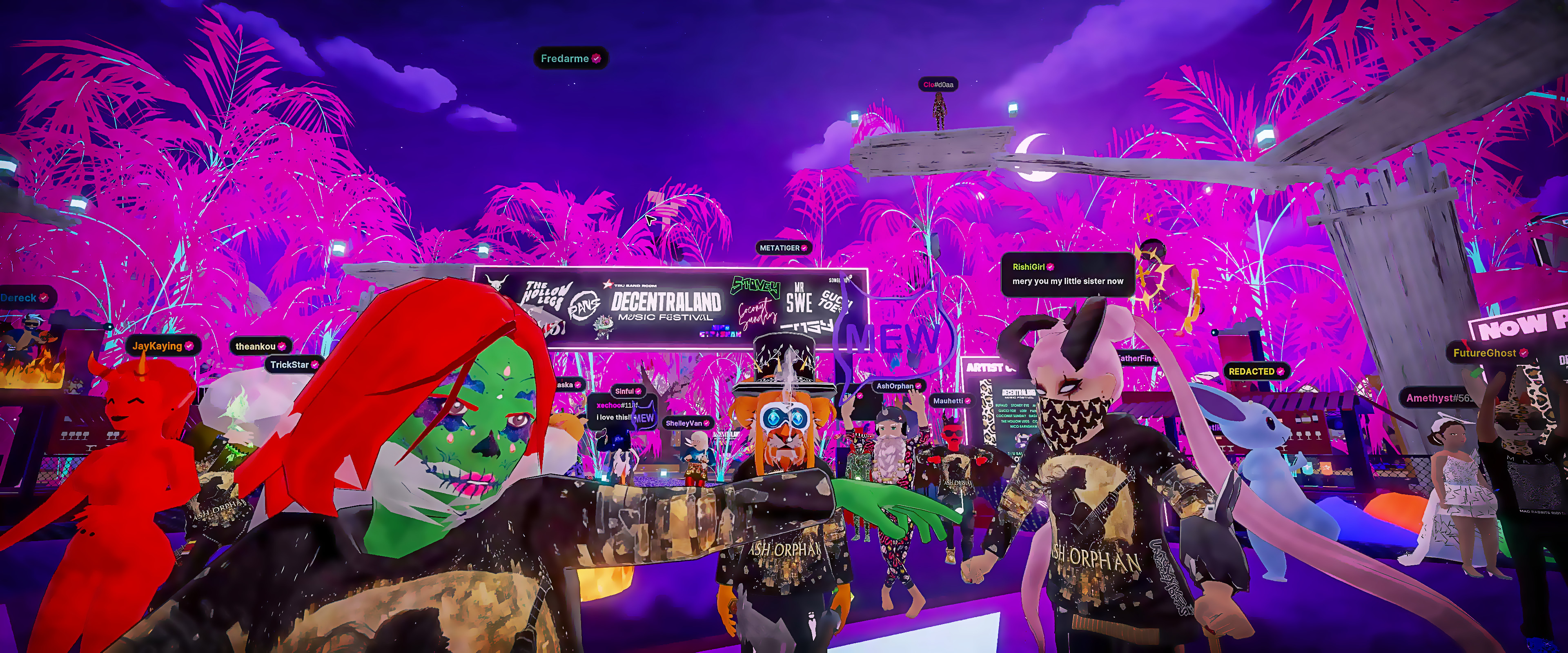The height and width of the screenshot is (653, 1568).
Task: Choose the ShelleyVan player label
Action: 687,423
